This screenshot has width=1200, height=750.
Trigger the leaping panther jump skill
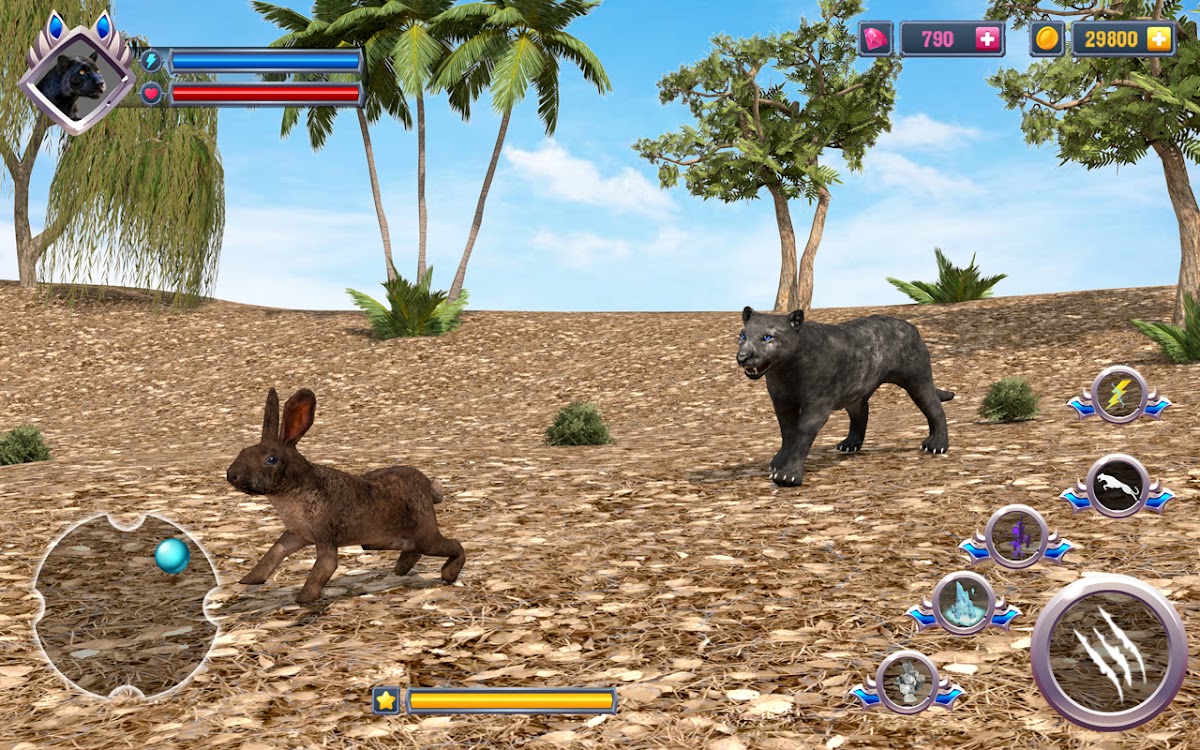coord(1116,485)
